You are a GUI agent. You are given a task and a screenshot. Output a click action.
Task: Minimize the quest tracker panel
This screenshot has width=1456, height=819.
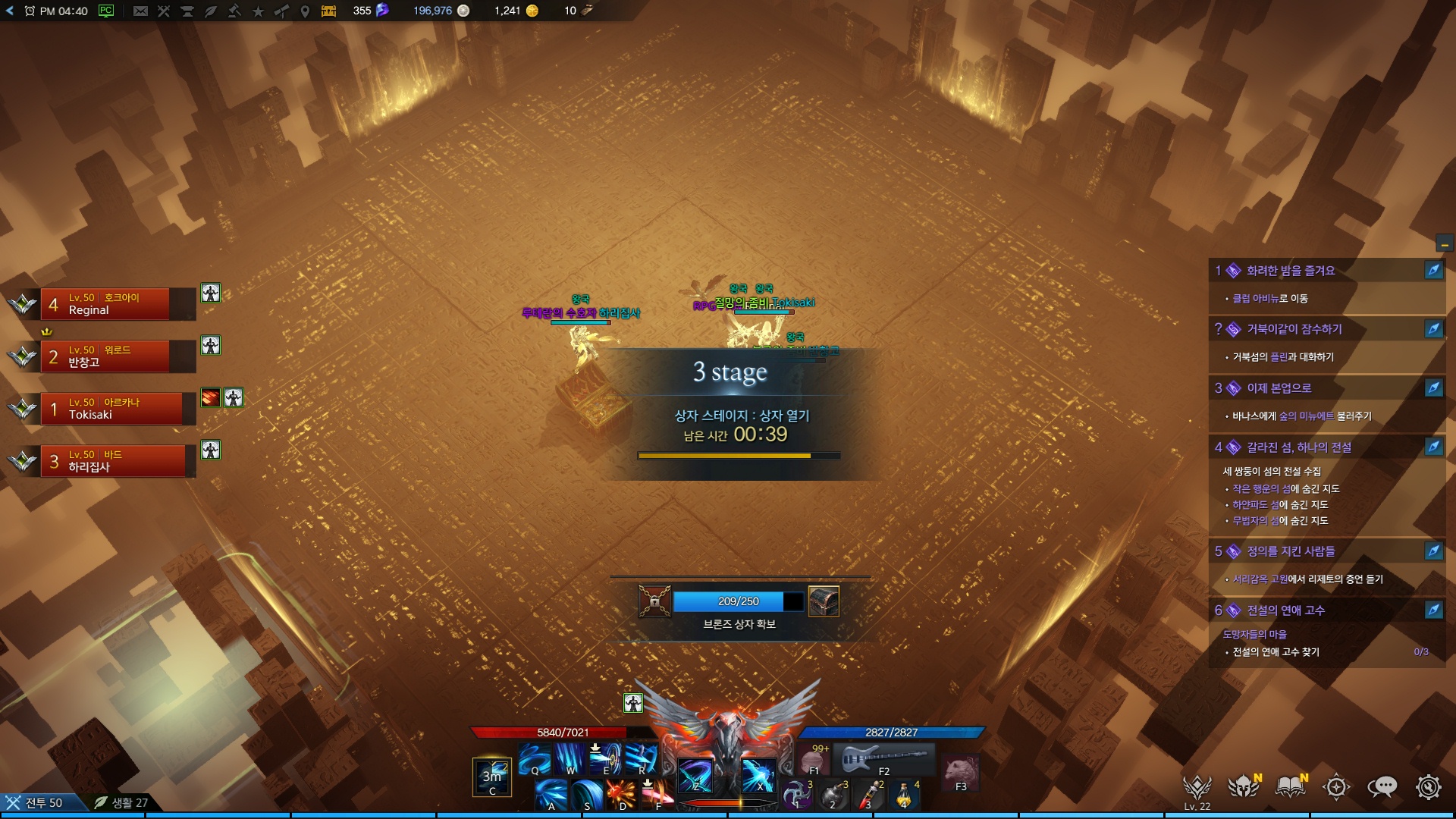pos(1444,244)
